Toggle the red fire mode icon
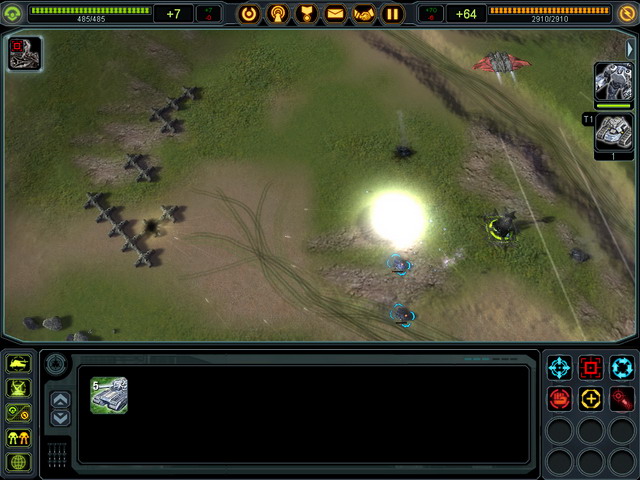Screen dimensions: 640x480 click(621, 399)
